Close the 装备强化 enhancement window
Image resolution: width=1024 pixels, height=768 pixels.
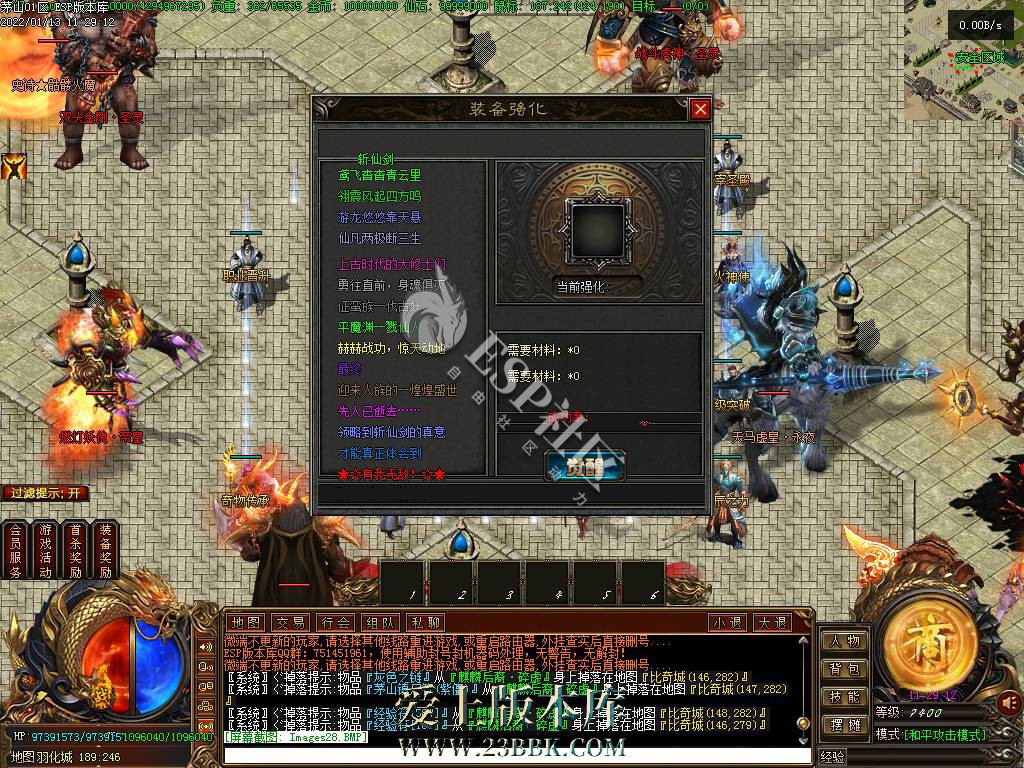pyautogui.click(x=700, y=109)
